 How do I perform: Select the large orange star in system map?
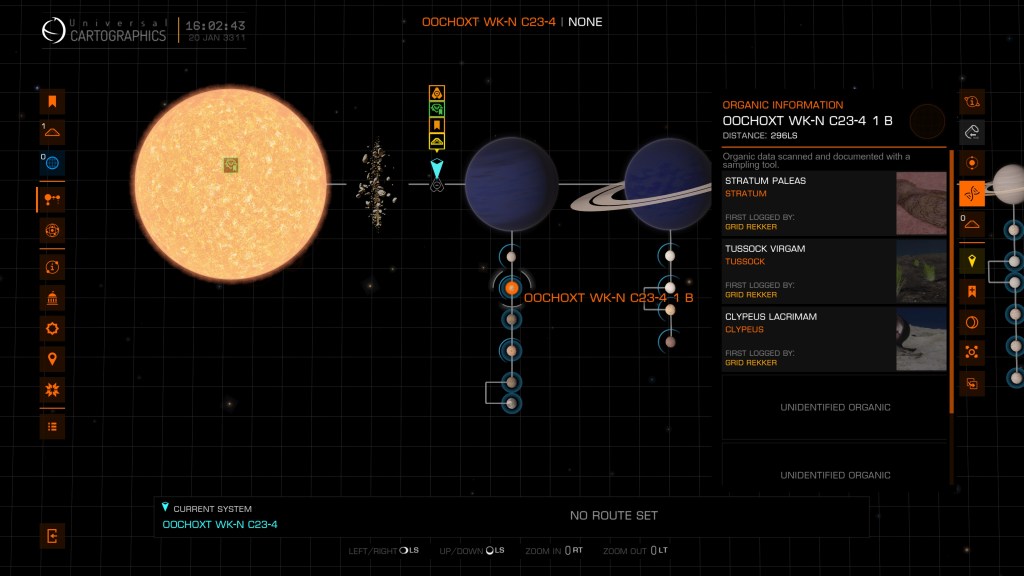[231, 184]
